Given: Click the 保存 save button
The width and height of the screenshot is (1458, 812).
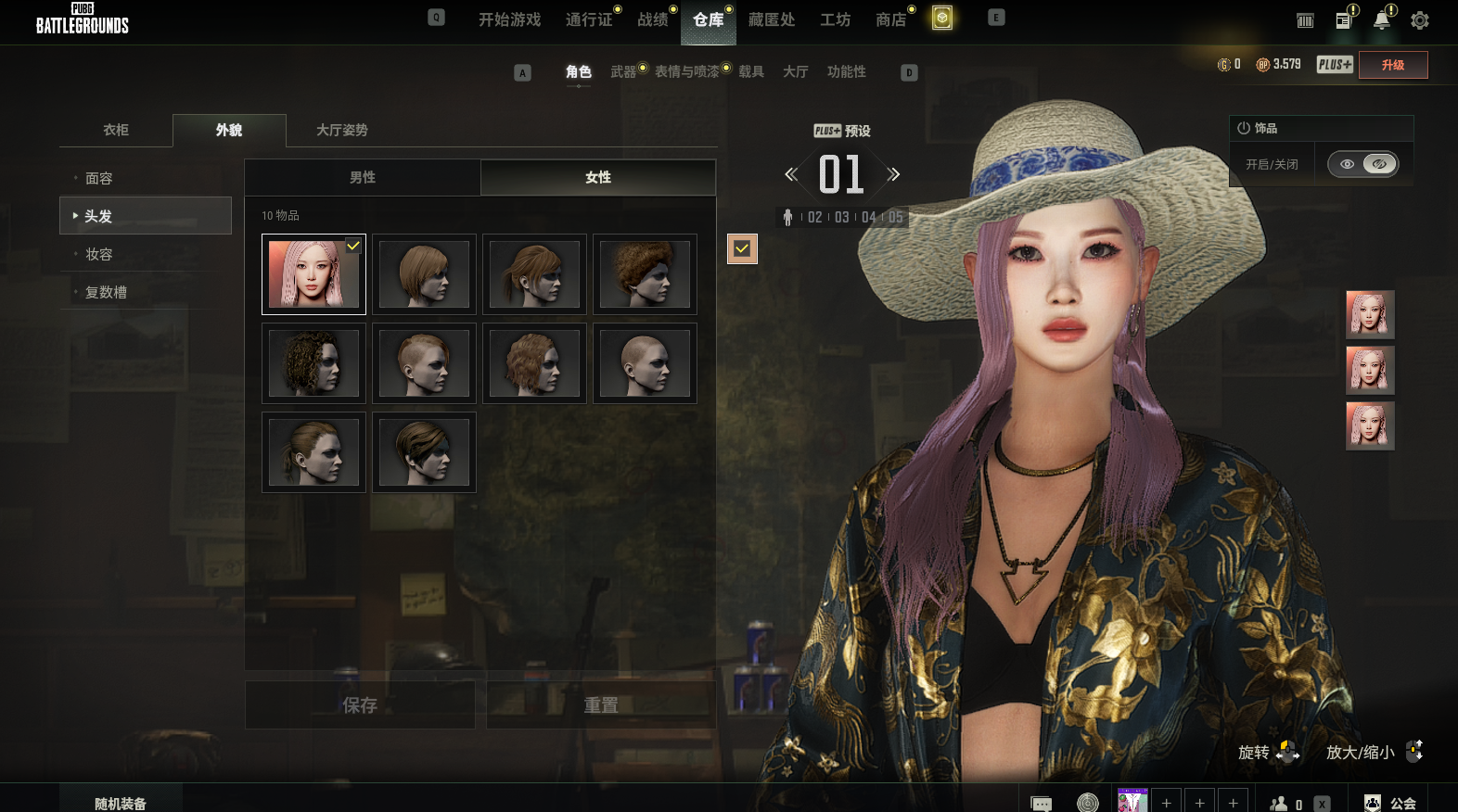Looking at the screenshot, I should pos(360,705).
